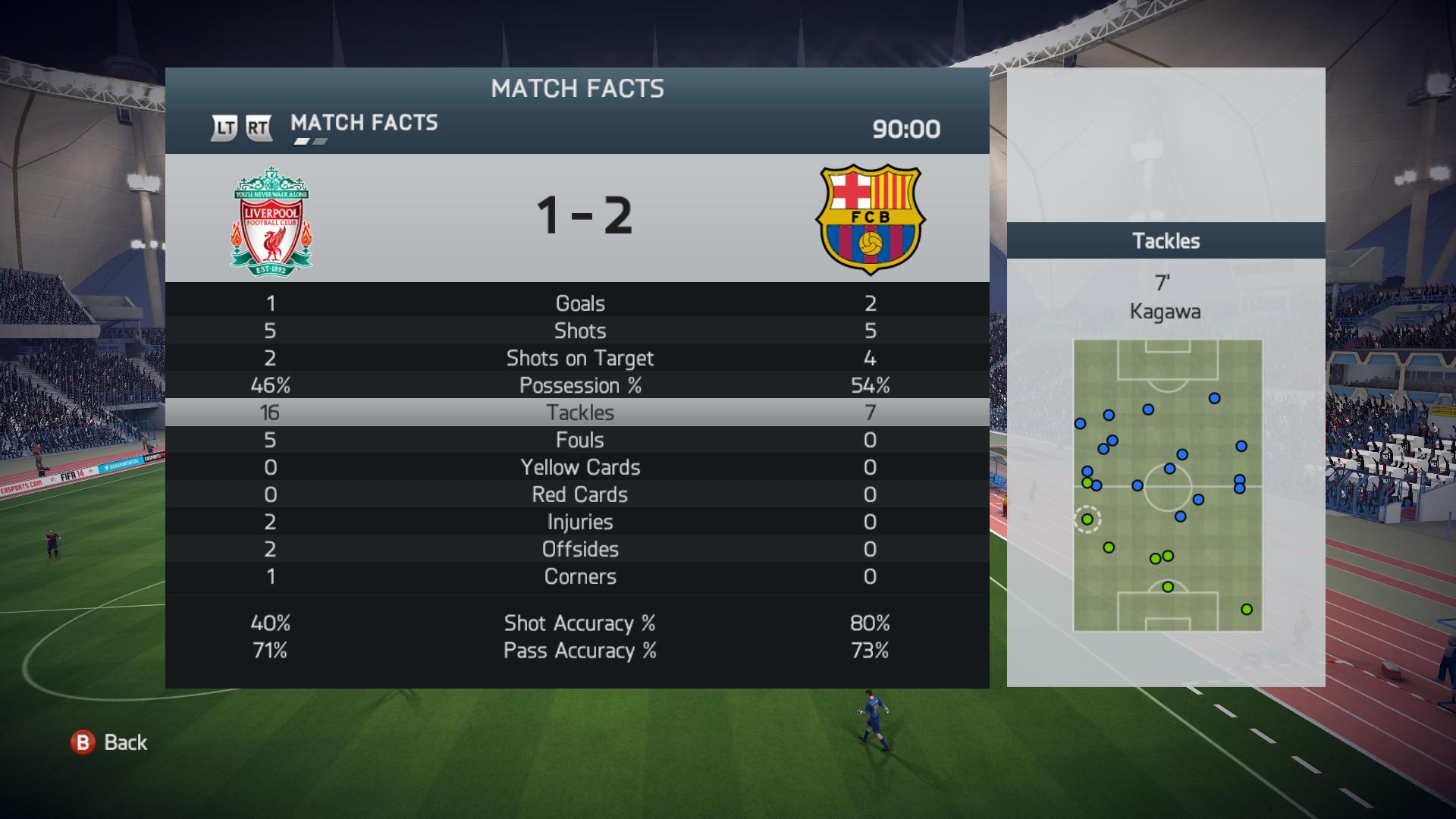This screenshot has height=819, width=1456.
Task: Select the Corners stat row
Action: click(579, 576)
